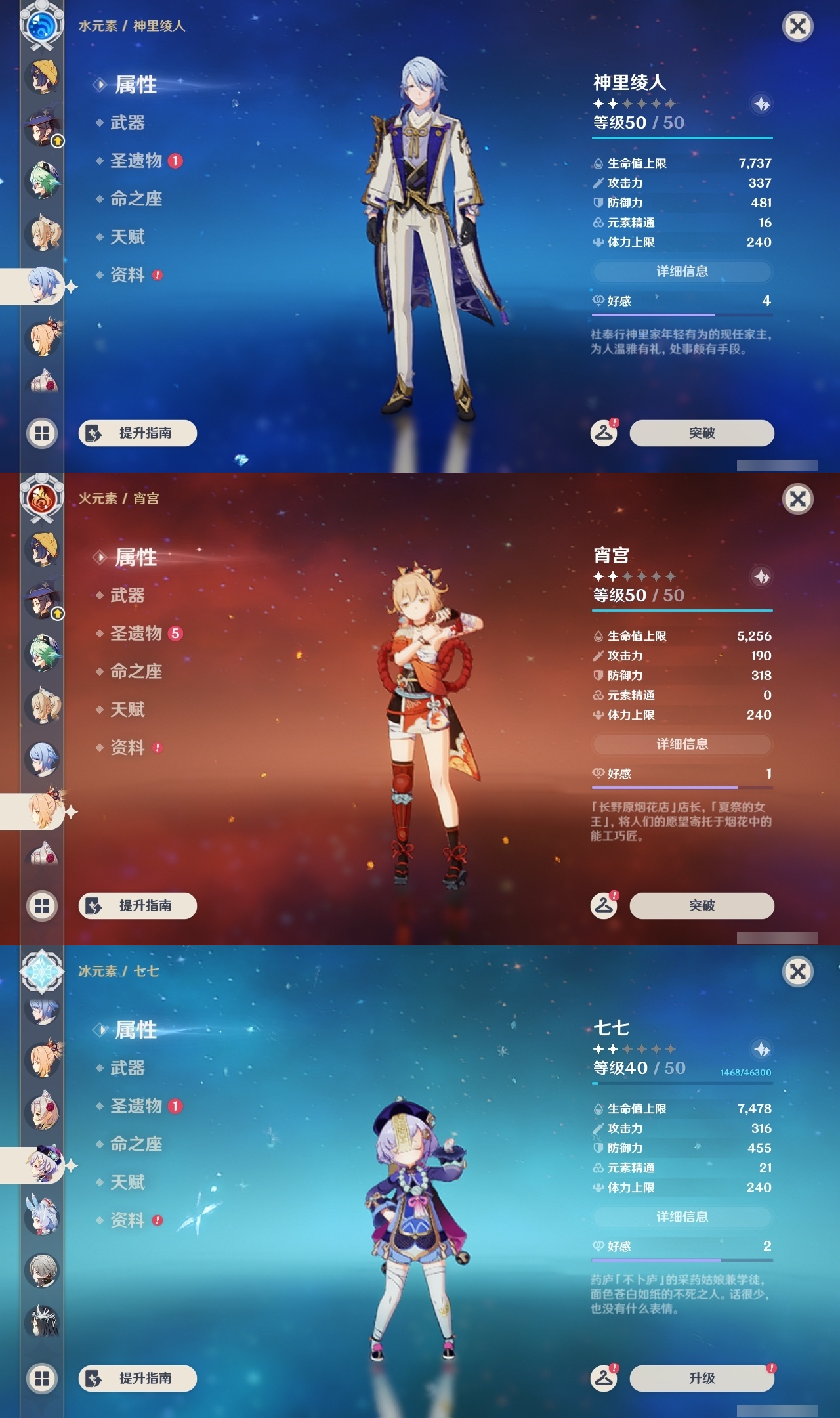The width and height of the screenshot is (840, 1418).
Task: Click 升级 to level up Qiqi
Action: coord(701,1376)
